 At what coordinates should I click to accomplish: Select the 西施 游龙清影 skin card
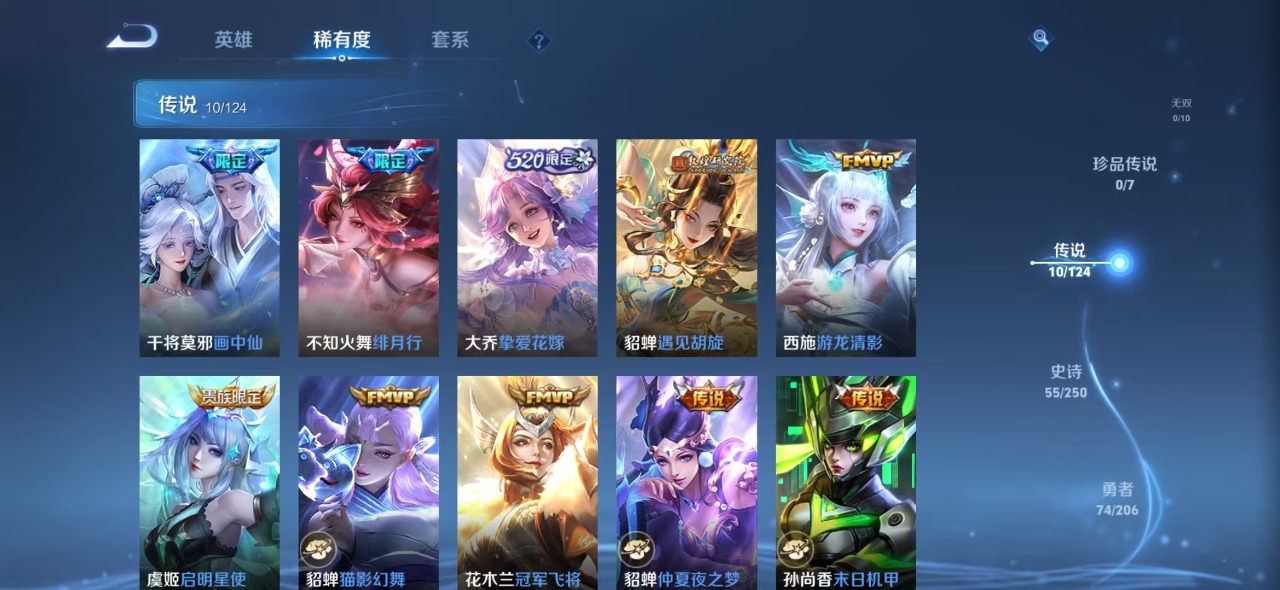[845, 247]
